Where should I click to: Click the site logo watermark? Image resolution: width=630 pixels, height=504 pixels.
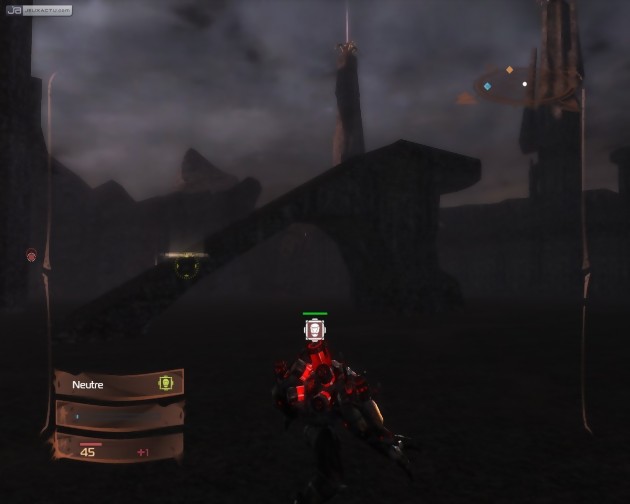[37, 9]
